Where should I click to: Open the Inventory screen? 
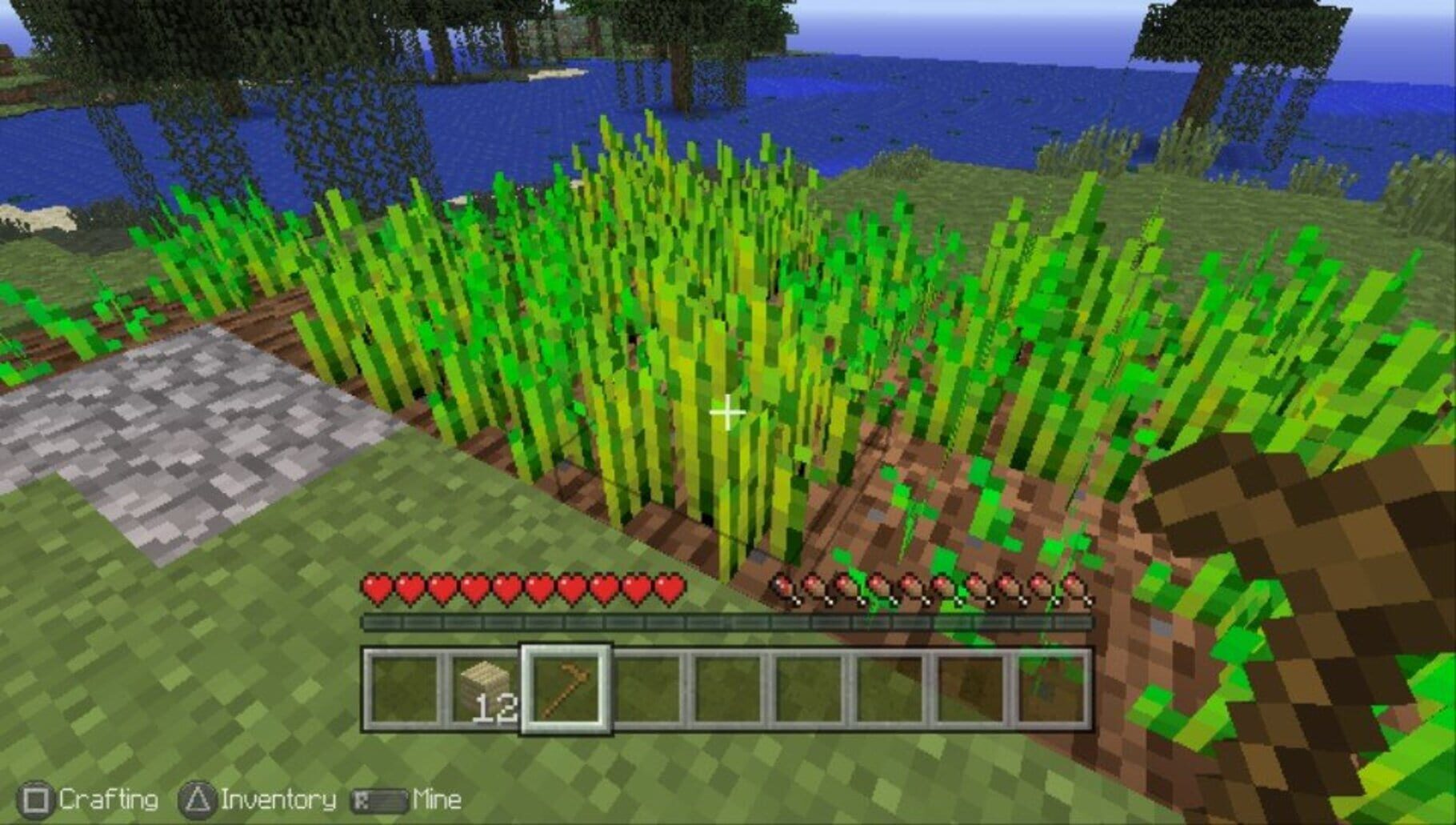(280, 798)
